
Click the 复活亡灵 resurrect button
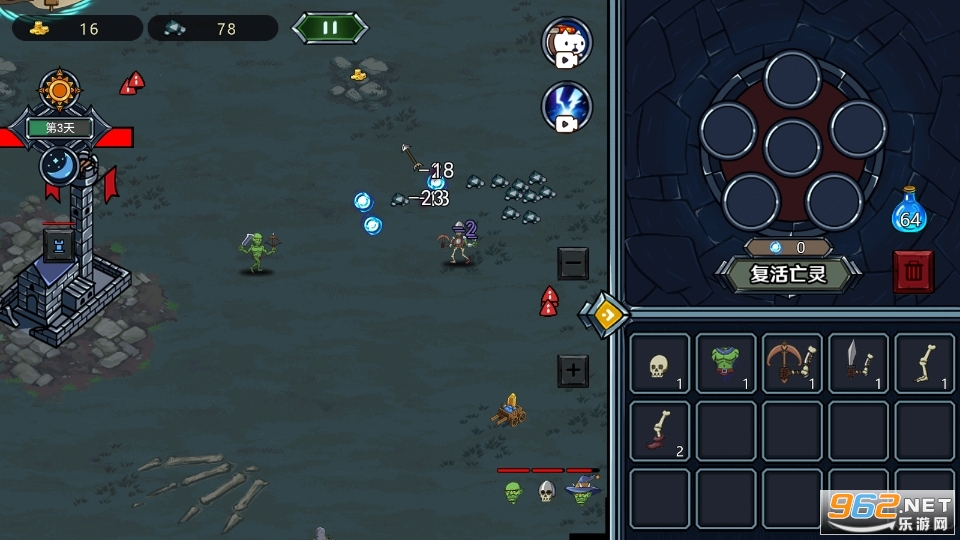coord(789,273)
